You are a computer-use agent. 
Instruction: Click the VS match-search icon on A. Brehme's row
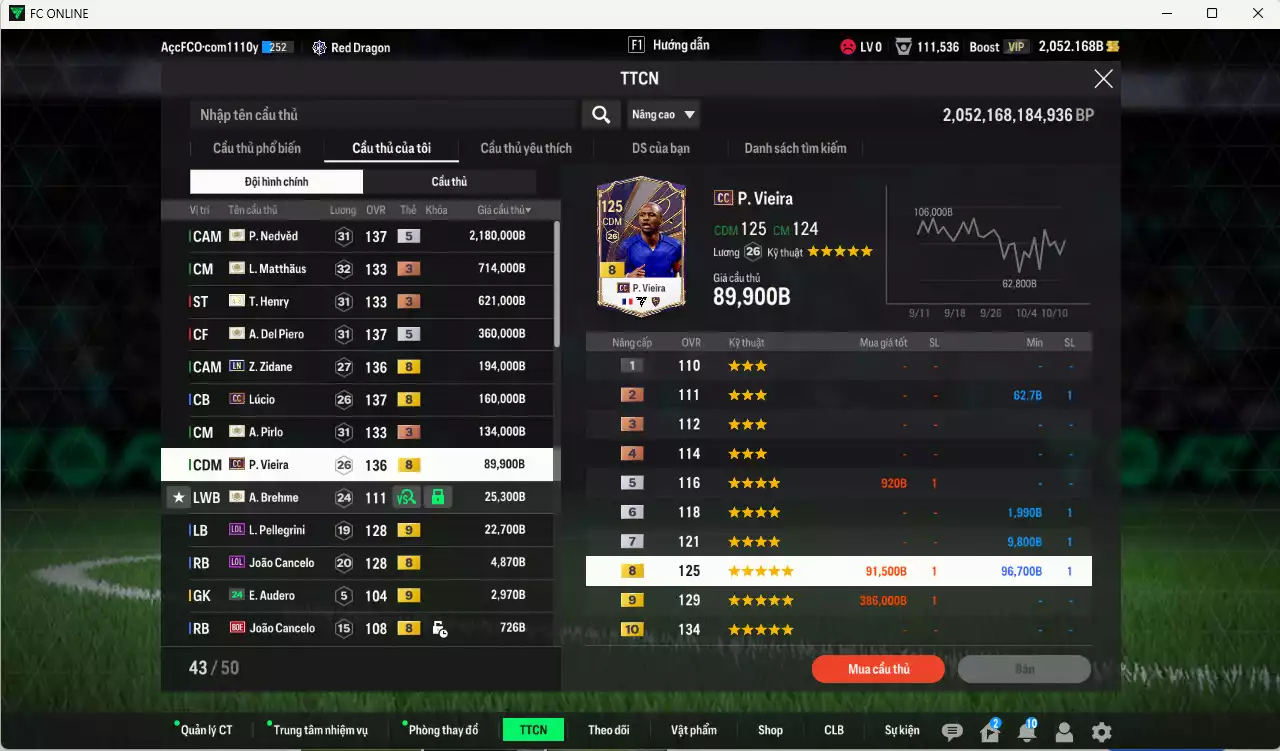(x=408, y=497)
